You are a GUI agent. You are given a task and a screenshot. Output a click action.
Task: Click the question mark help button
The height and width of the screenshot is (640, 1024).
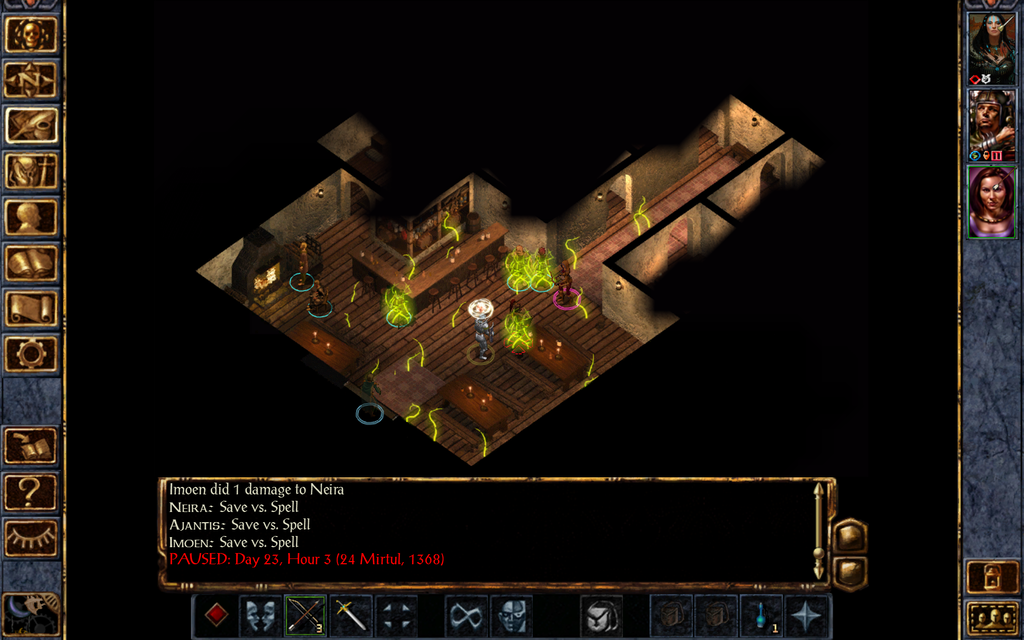tap(31, 492)
